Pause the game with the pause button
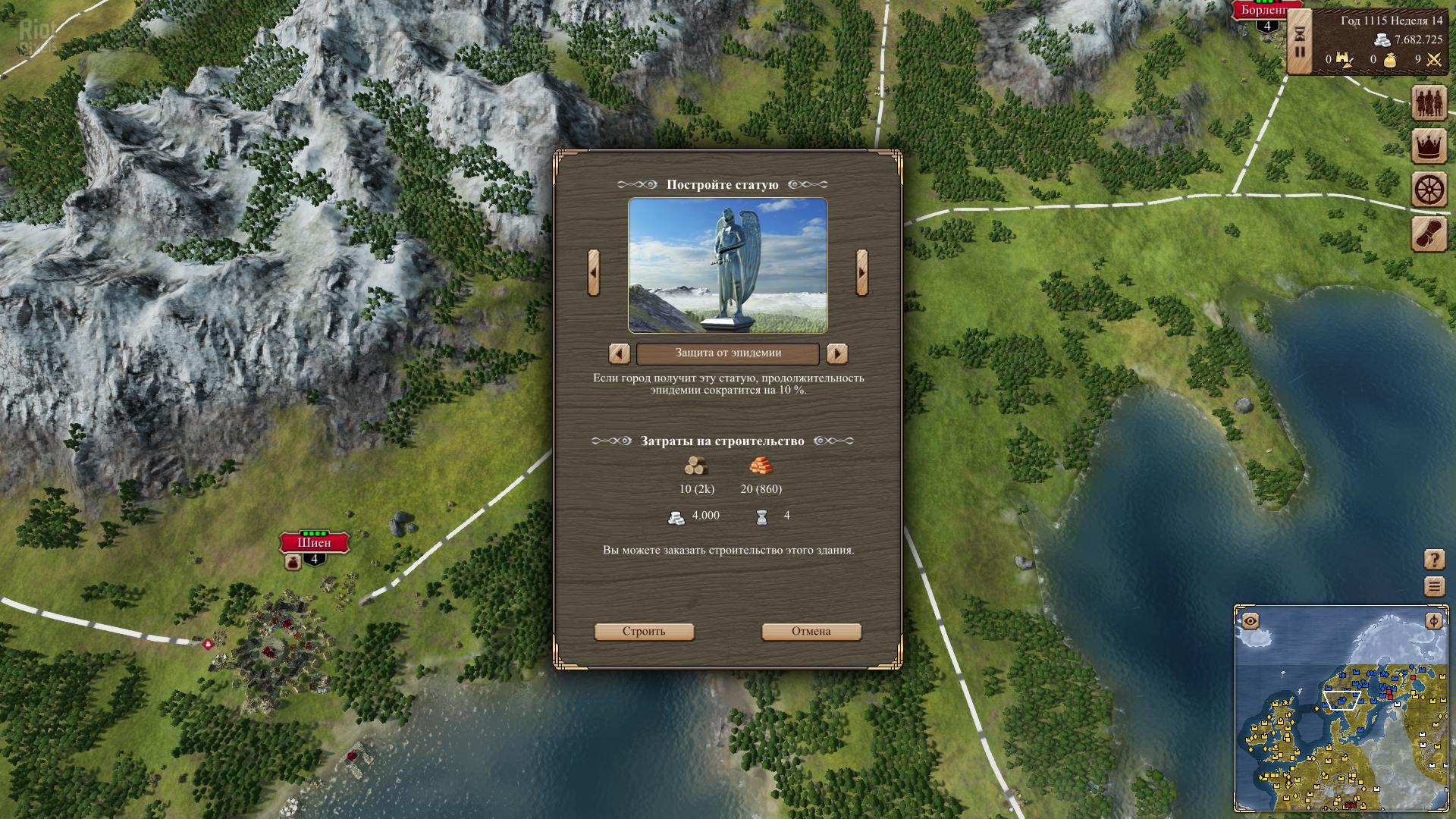Screen dimensions: 1456x819 tap(1300, 52)
